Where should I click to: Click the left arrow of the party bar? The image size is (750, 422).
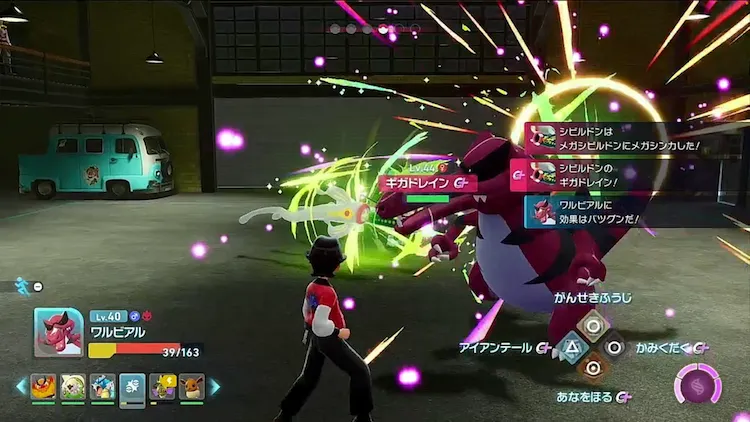click(x=20, y=386)
